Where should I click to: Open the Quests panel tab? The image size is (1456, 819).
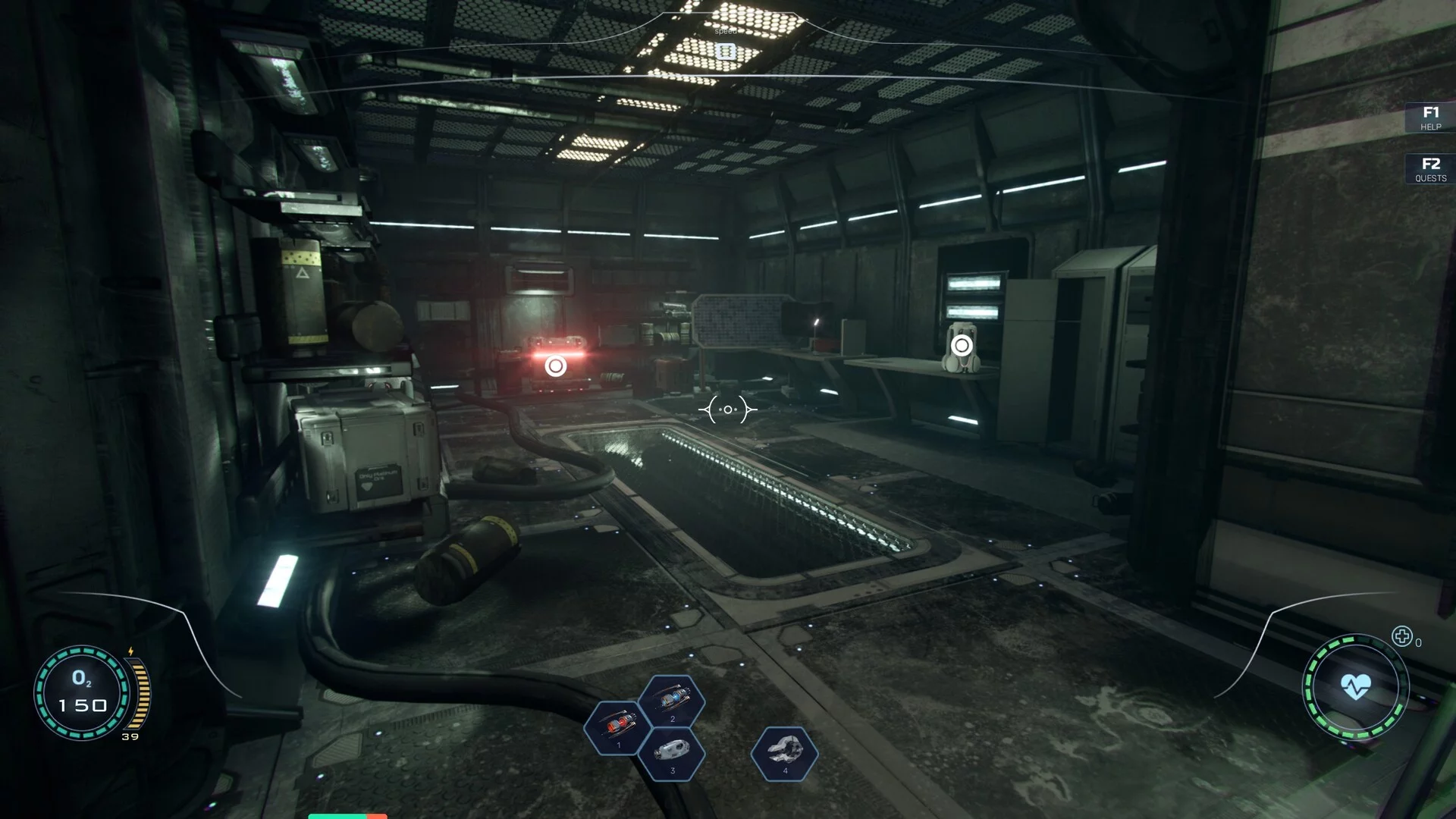(x=1430, y=169)
